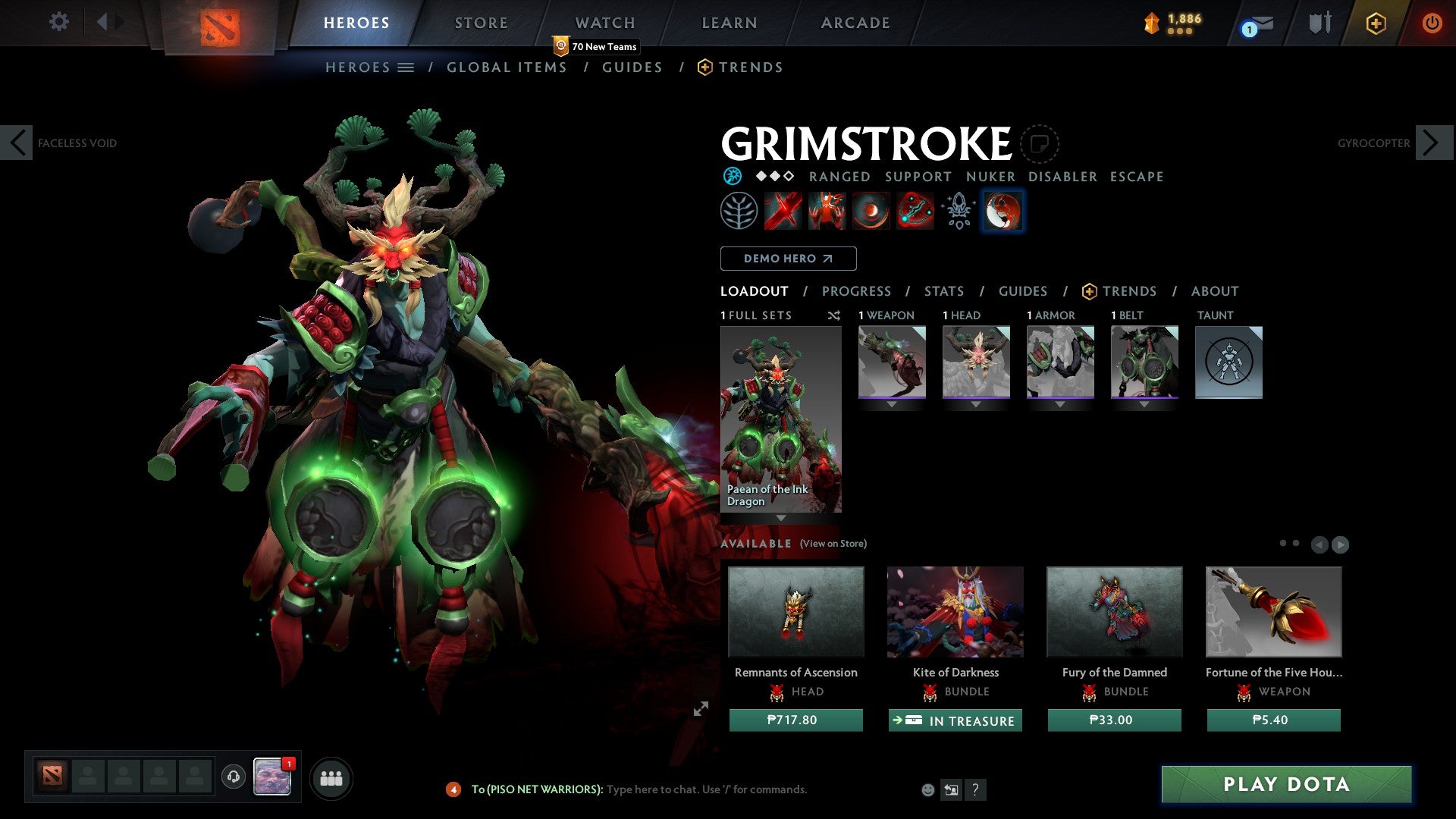Click the green Play Dota button
1456x819 pixels.
1286,784
